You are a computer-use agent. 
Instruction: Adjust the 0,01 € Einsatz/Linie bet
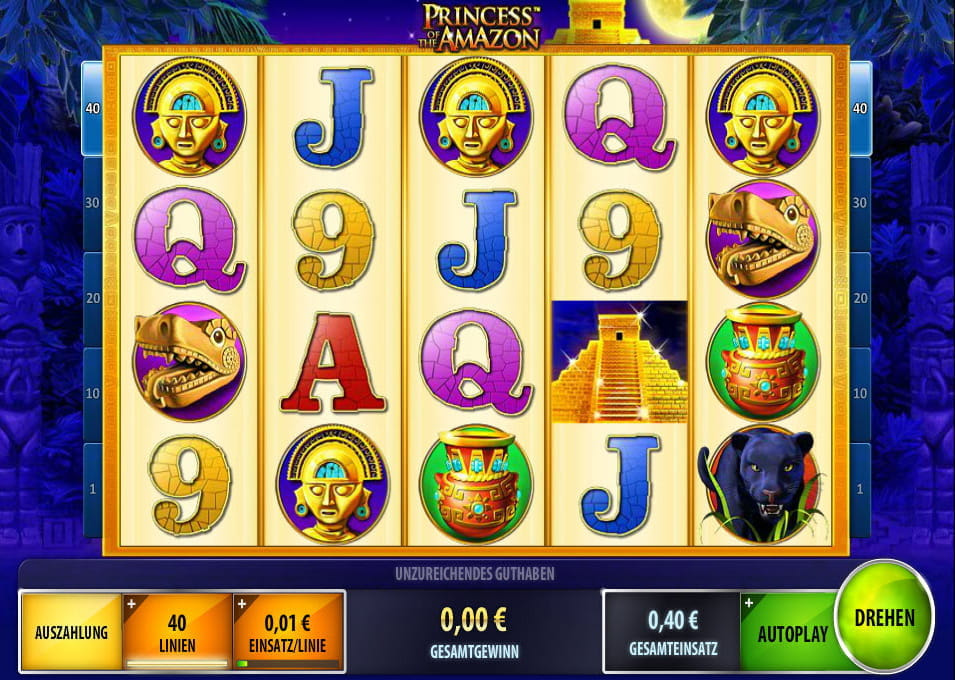click(x=288, y=632)
